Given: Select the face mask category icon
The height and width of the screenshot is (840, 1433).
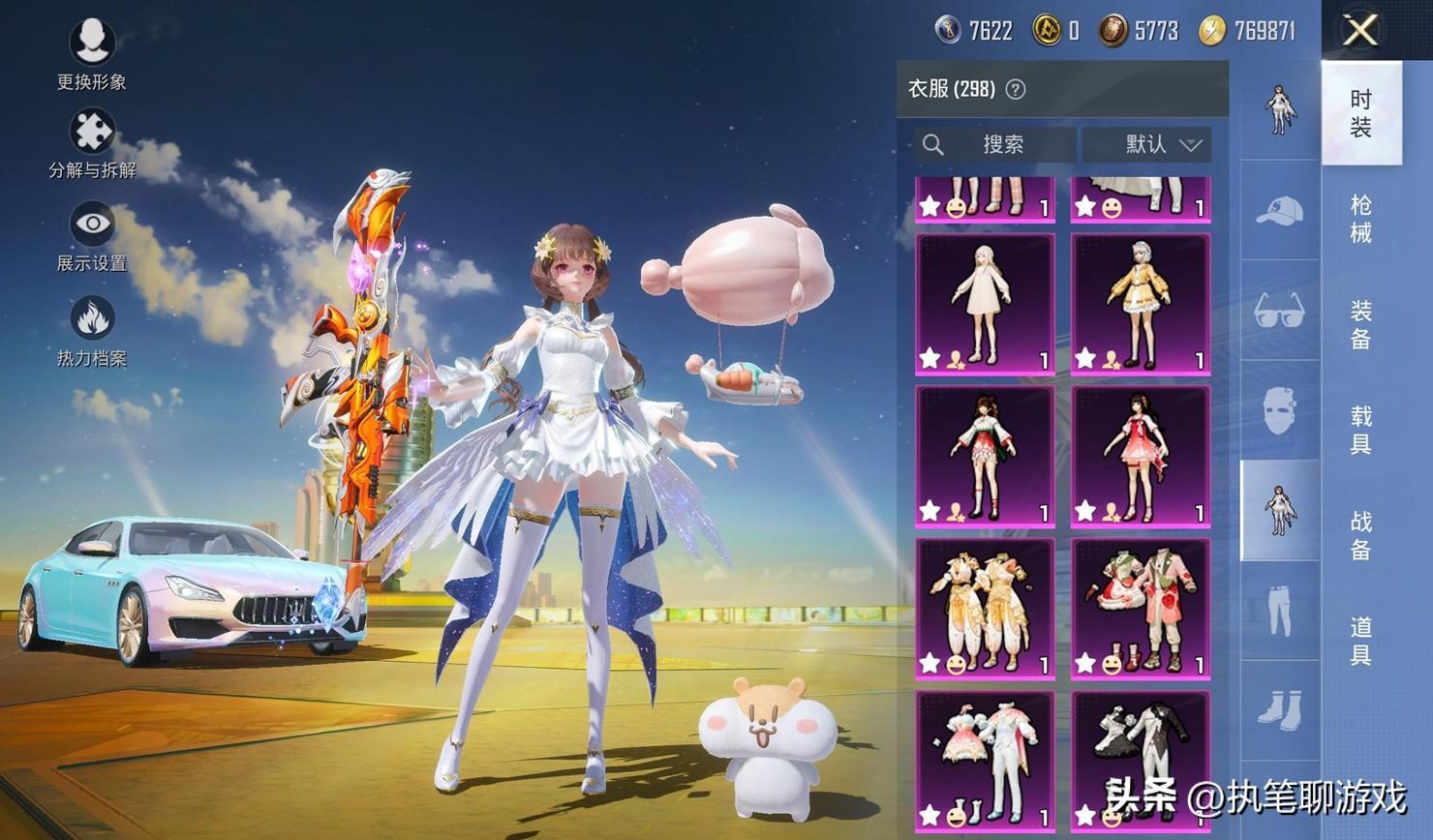Looking at the screenshot, I should click(1279, 410).
